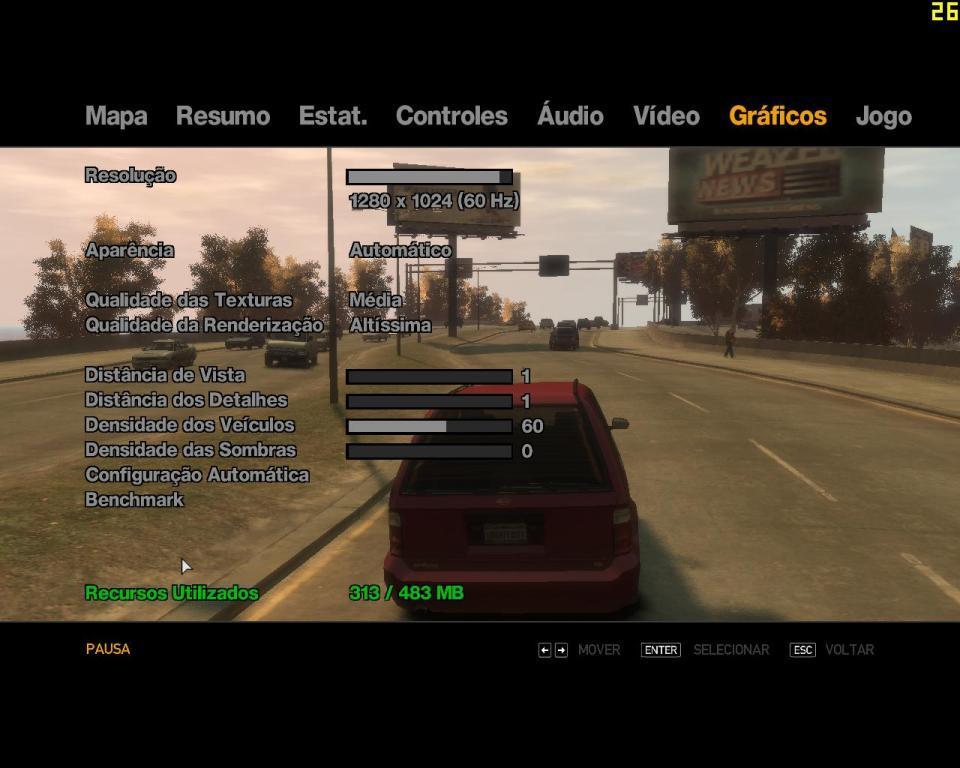Run the Benchmark option
960x768 pixels.
click(x=134, y=500)
